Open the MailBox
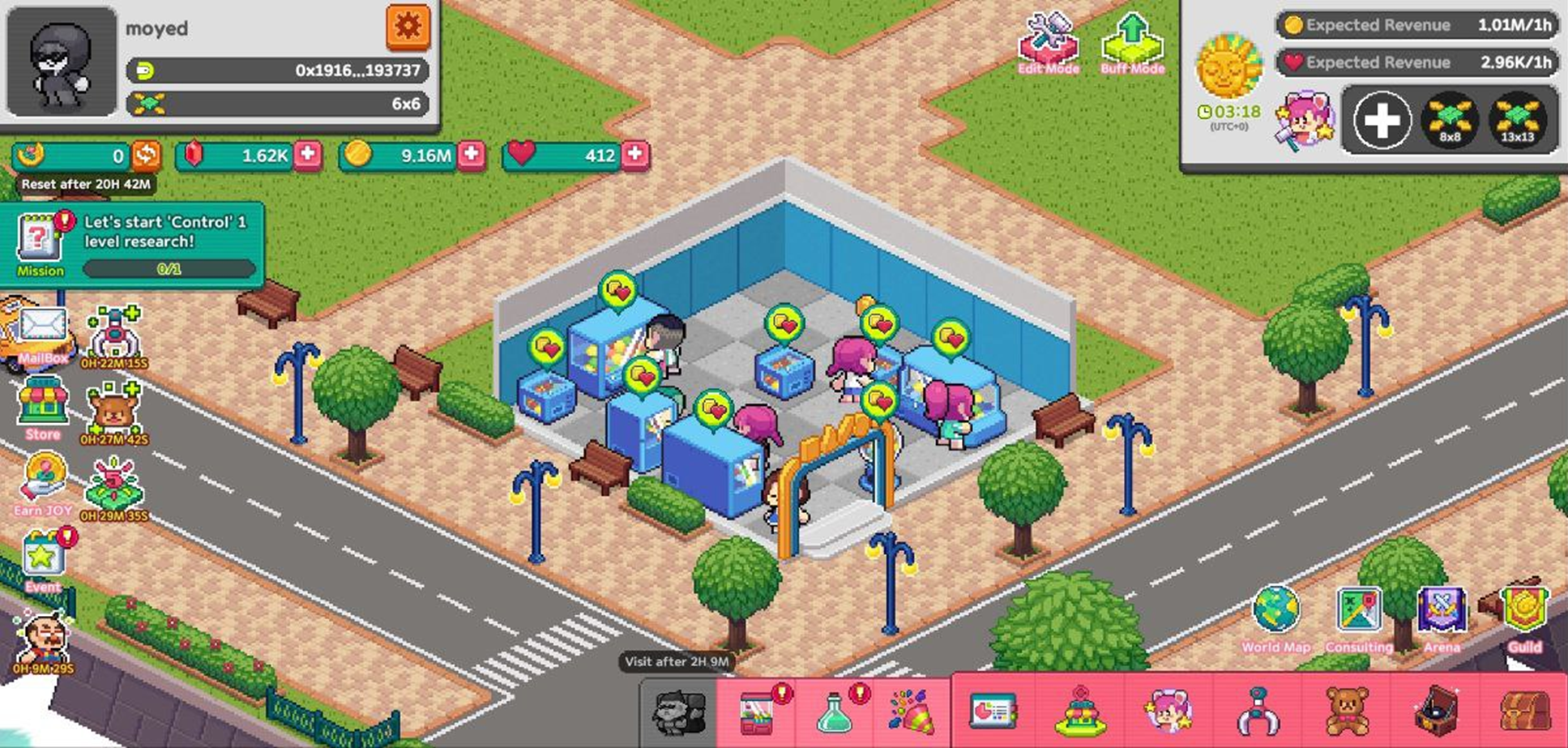Viewport: 1568px width, 748px height. tap(42, 334)
